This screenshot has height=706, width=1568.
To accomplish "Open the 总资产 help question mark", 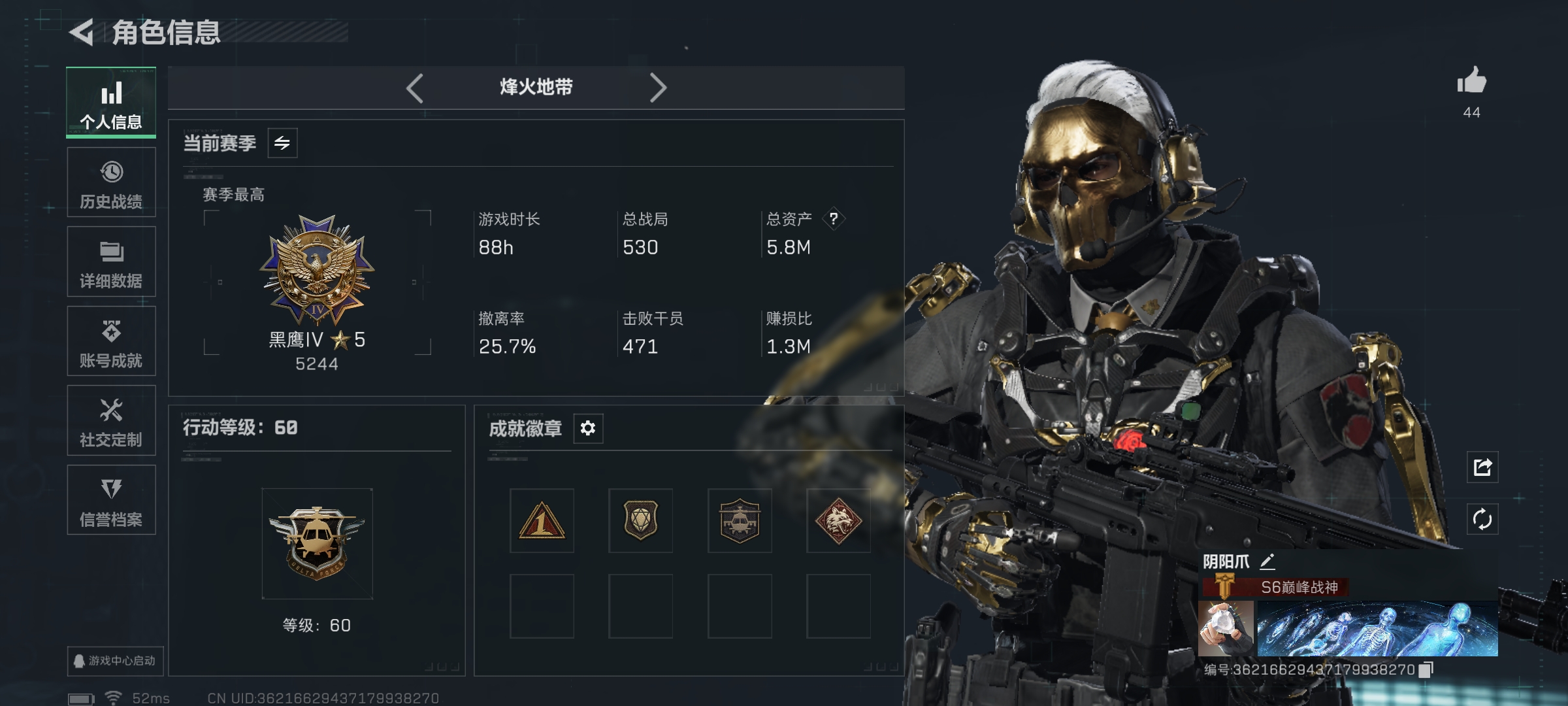I will point(834,219).
